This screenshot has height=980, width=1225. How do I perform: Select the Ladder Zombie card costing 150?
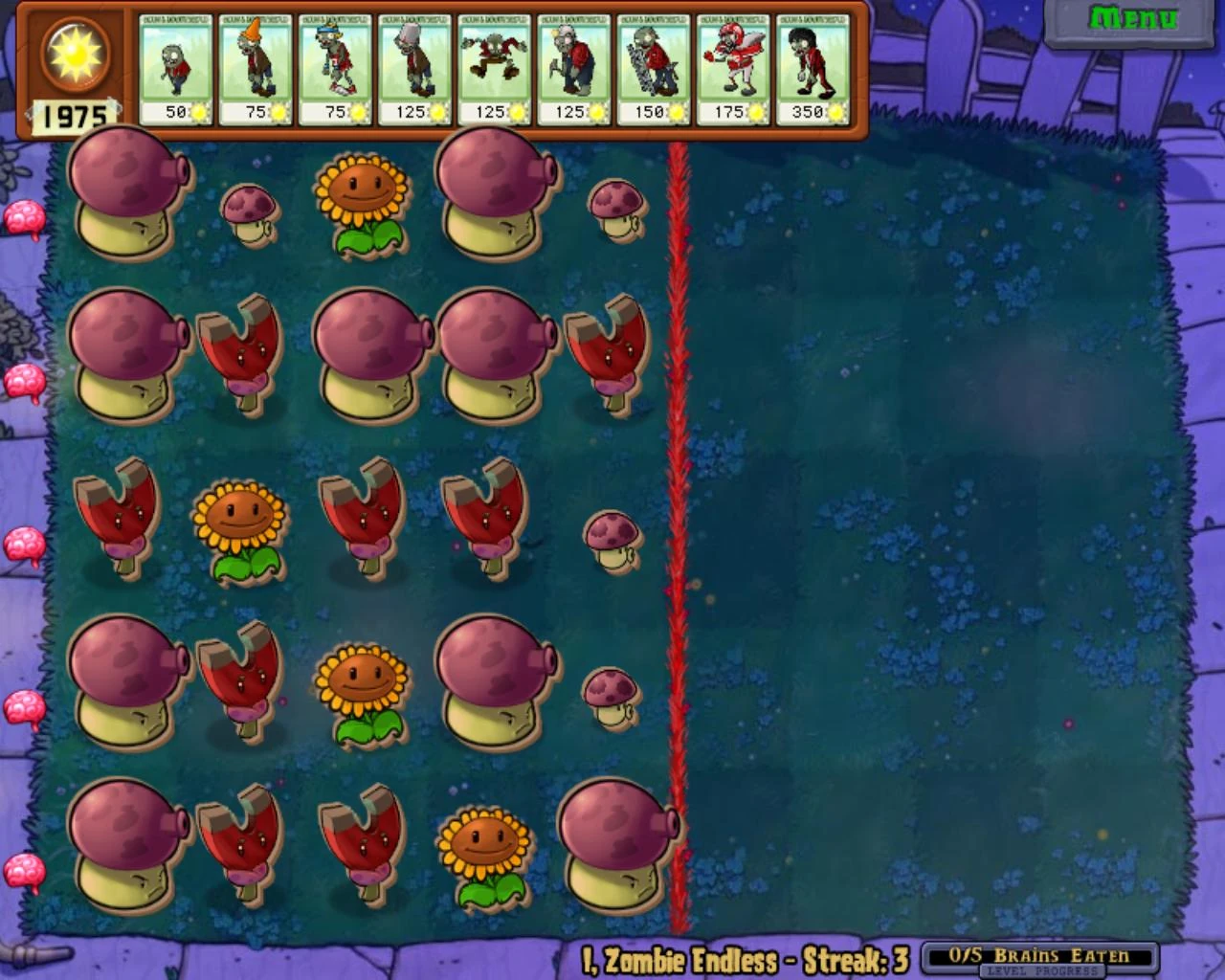coord(654,67)
